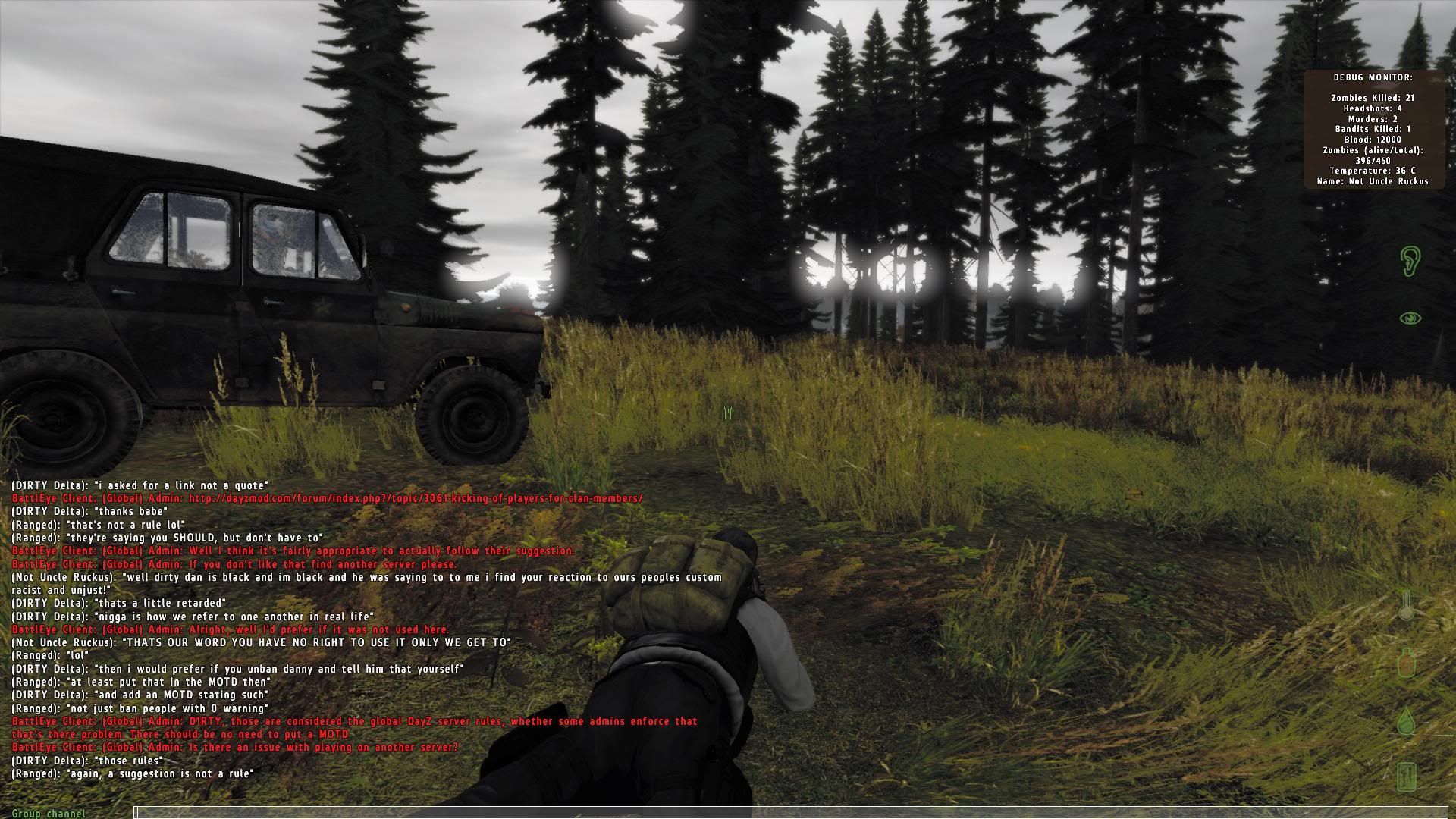The image size is (1456, 819).
Task: Click the eye visibility indicator icon
Action: coord(1410,318)
